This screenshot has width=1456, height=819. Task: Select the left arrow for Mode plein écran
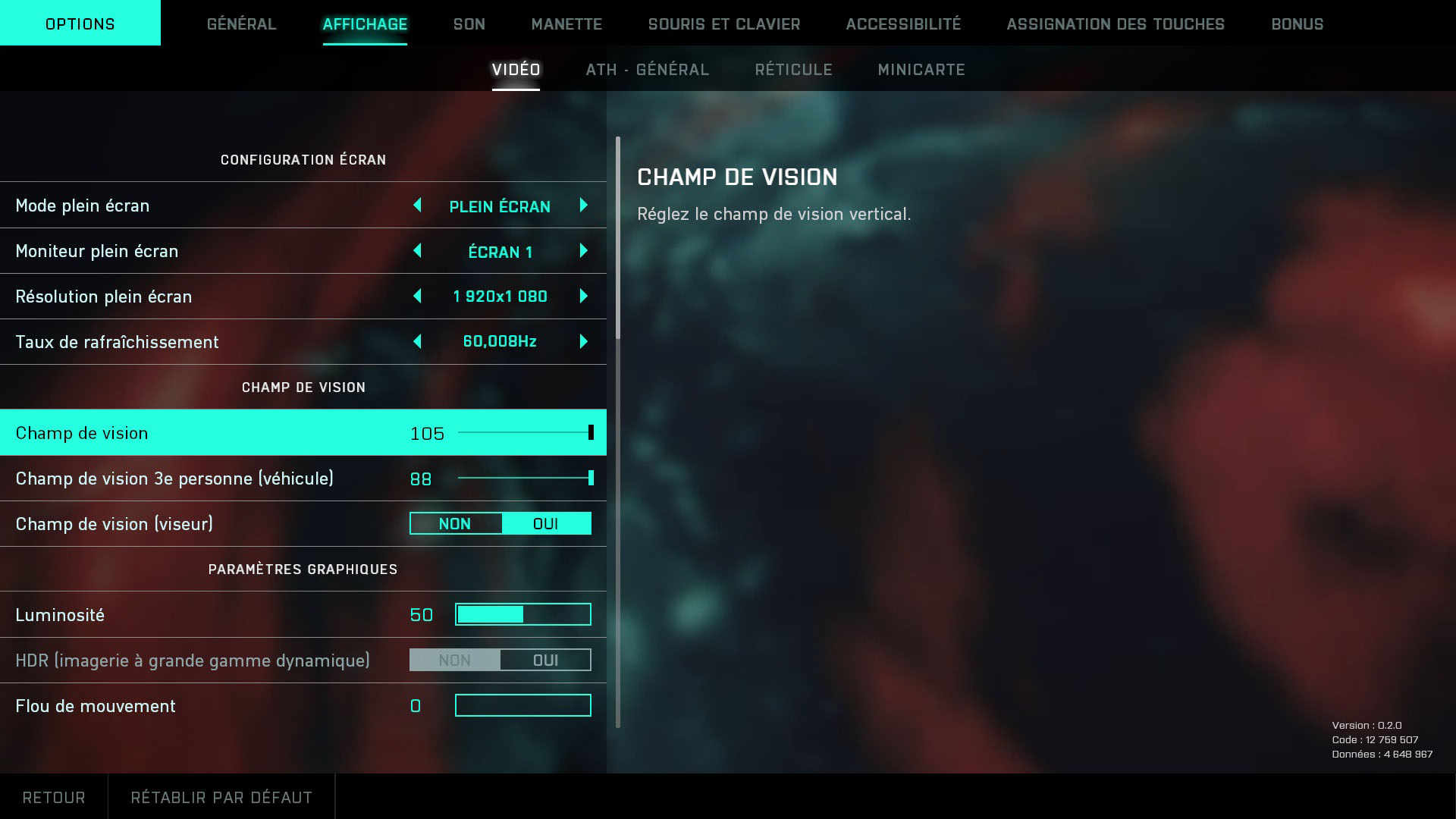(x=418, y=206)
